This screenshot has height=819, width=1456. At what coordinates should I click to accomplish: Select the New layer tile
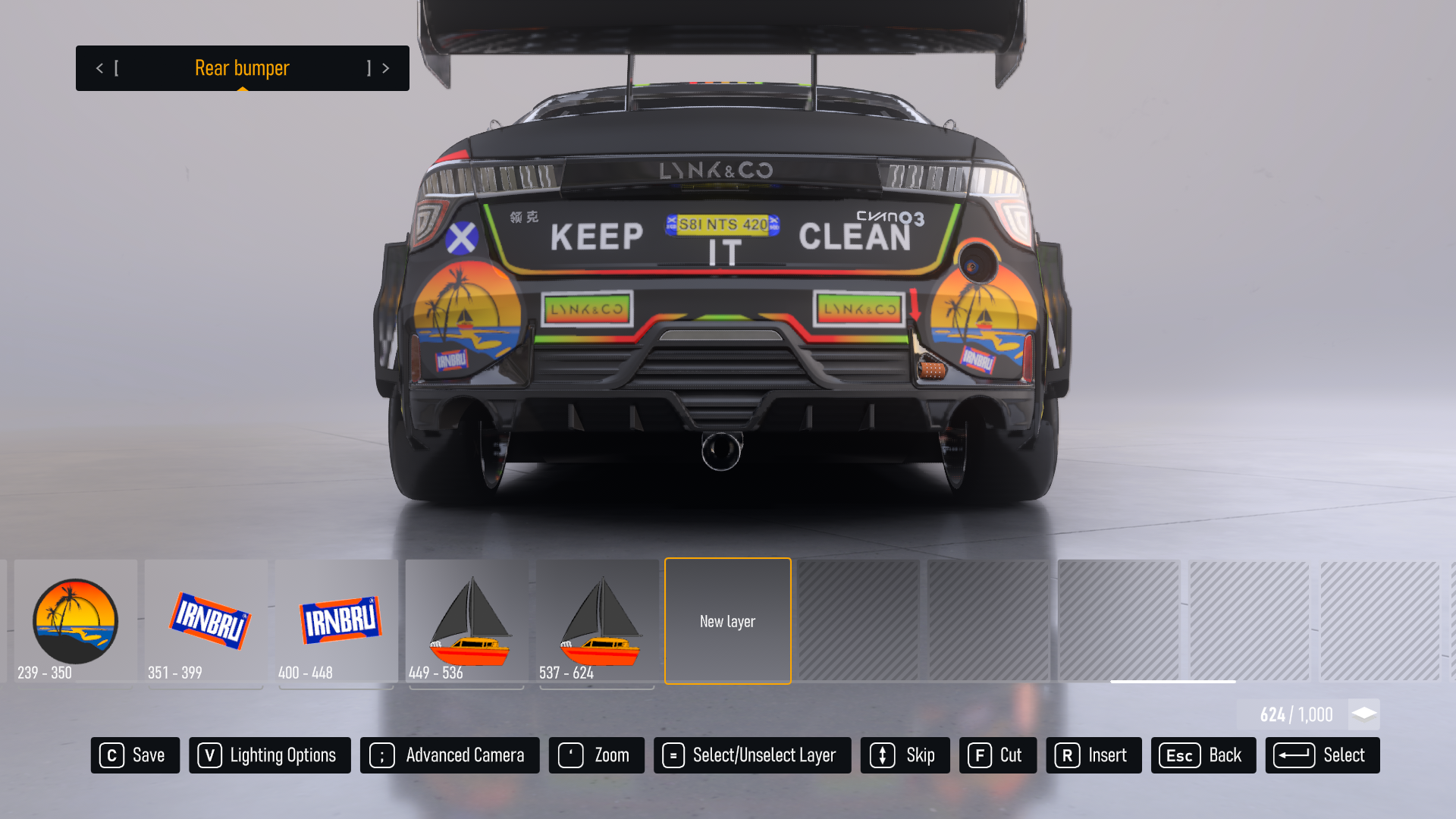pos(727,621)
